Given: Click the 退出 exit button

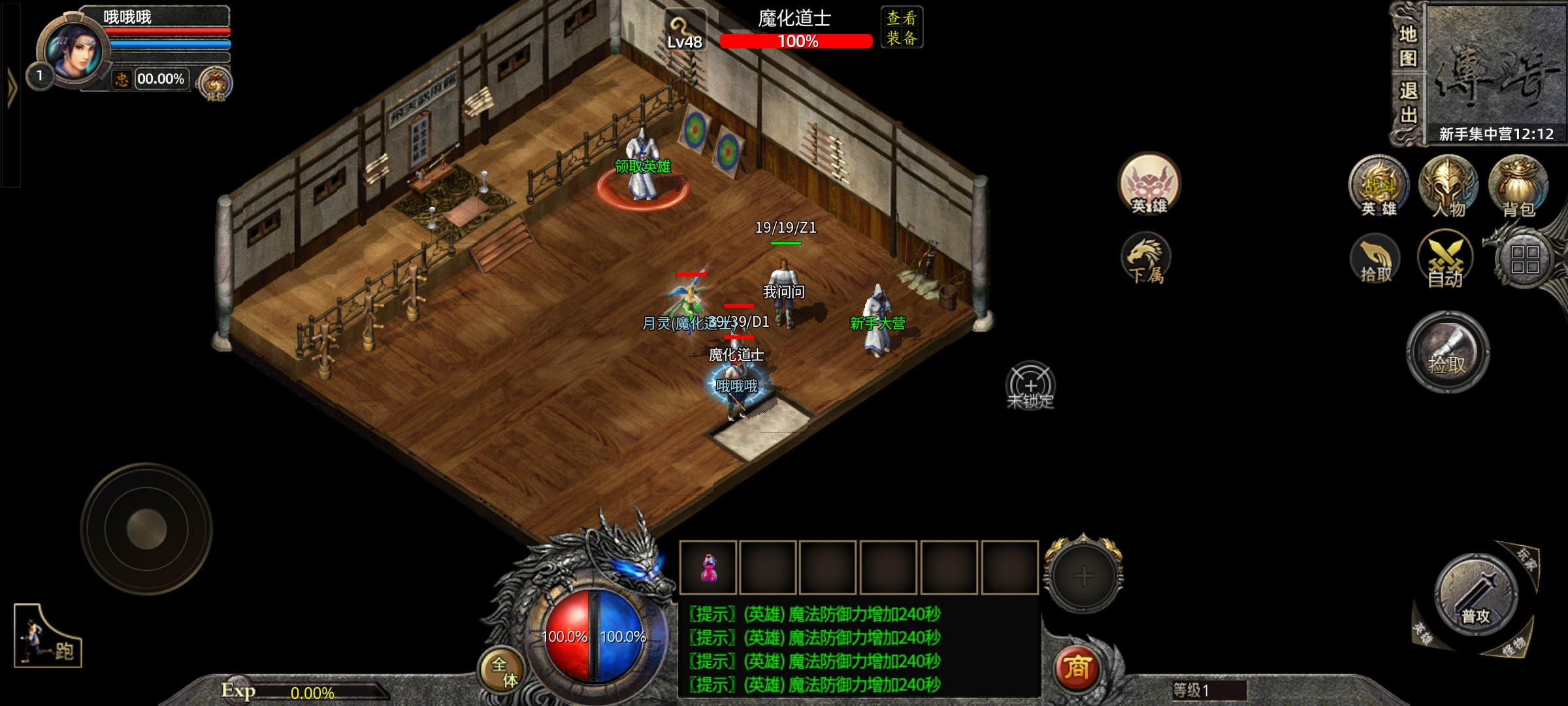Looking at the screenshot, I should pyautogui.click(x=1408, y=103).
